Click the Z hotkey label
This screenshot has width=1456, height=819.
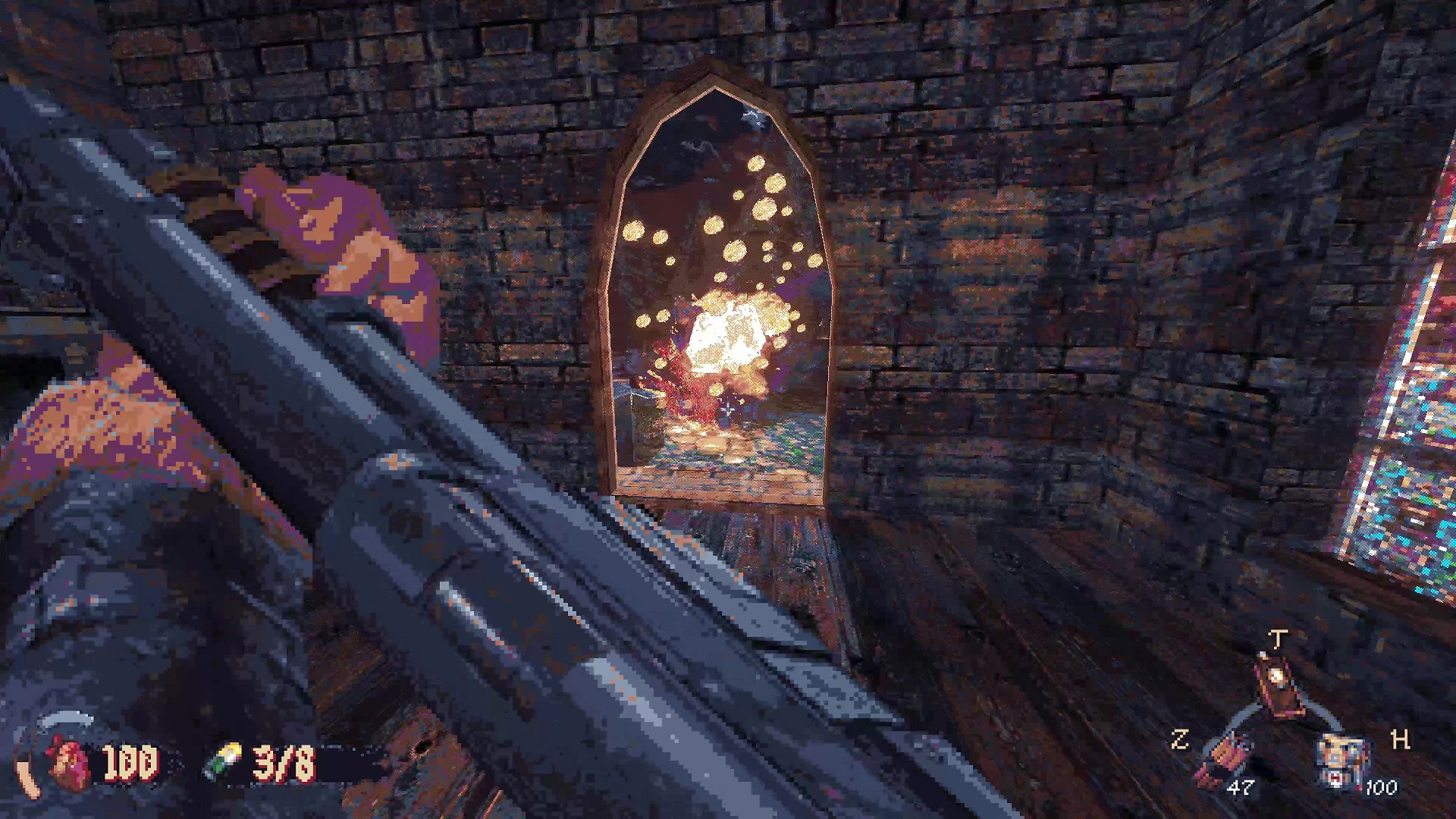click(1181, 738)
